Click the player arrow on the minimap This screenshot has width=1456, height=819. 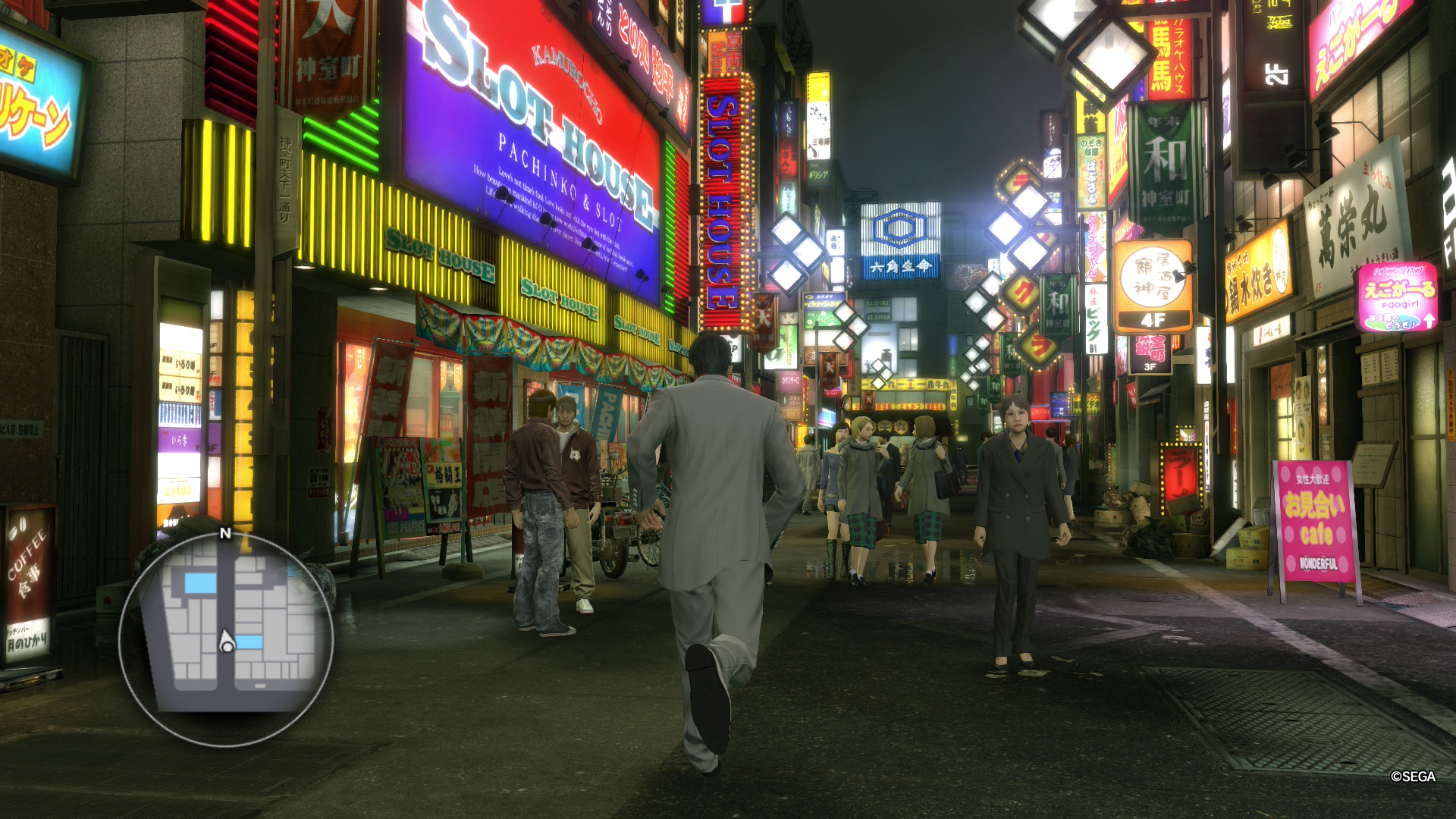click(226, 642)
